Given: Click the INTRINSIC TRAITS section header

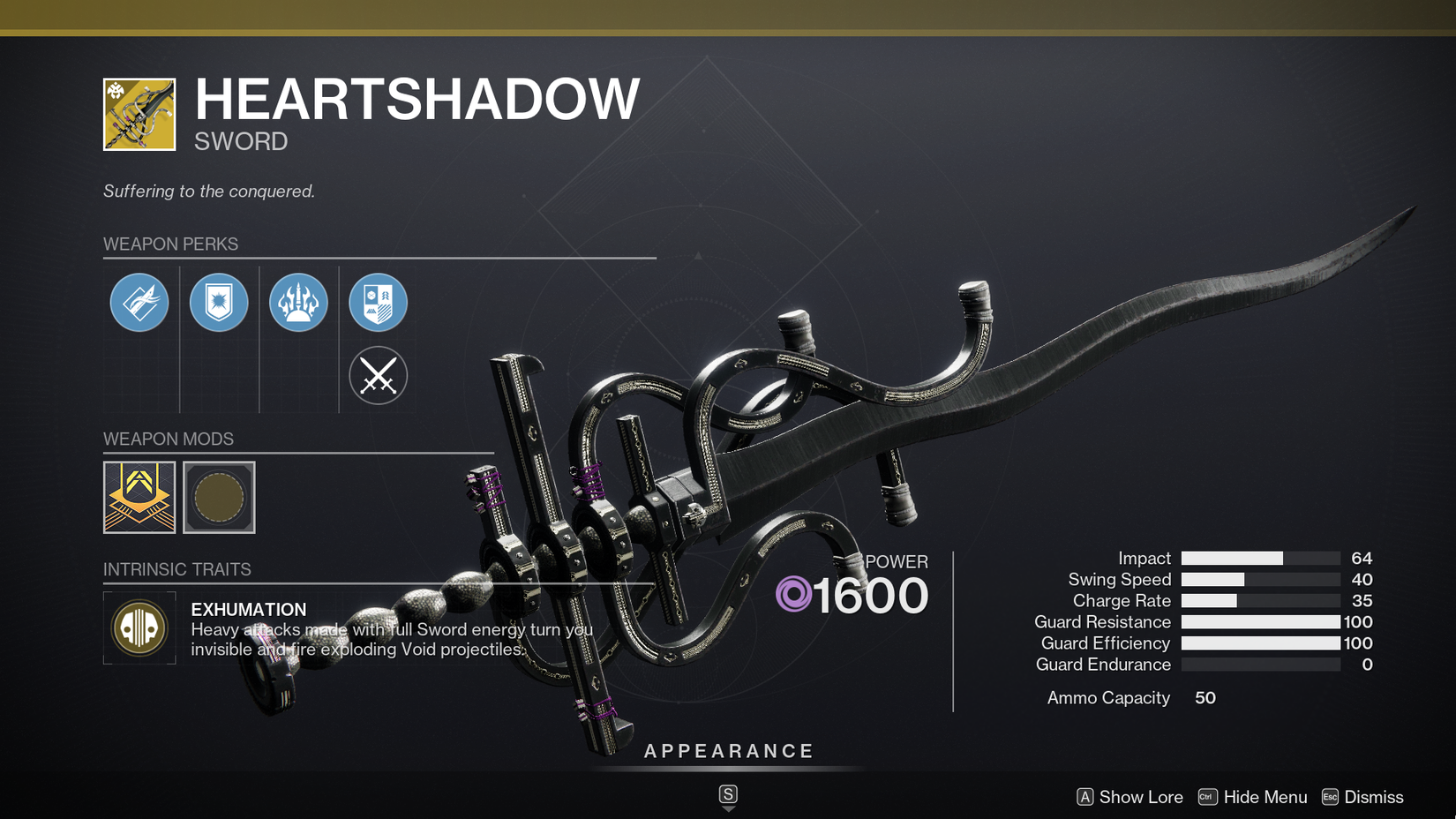Looking at the screenshot, I should coord(177,569).
